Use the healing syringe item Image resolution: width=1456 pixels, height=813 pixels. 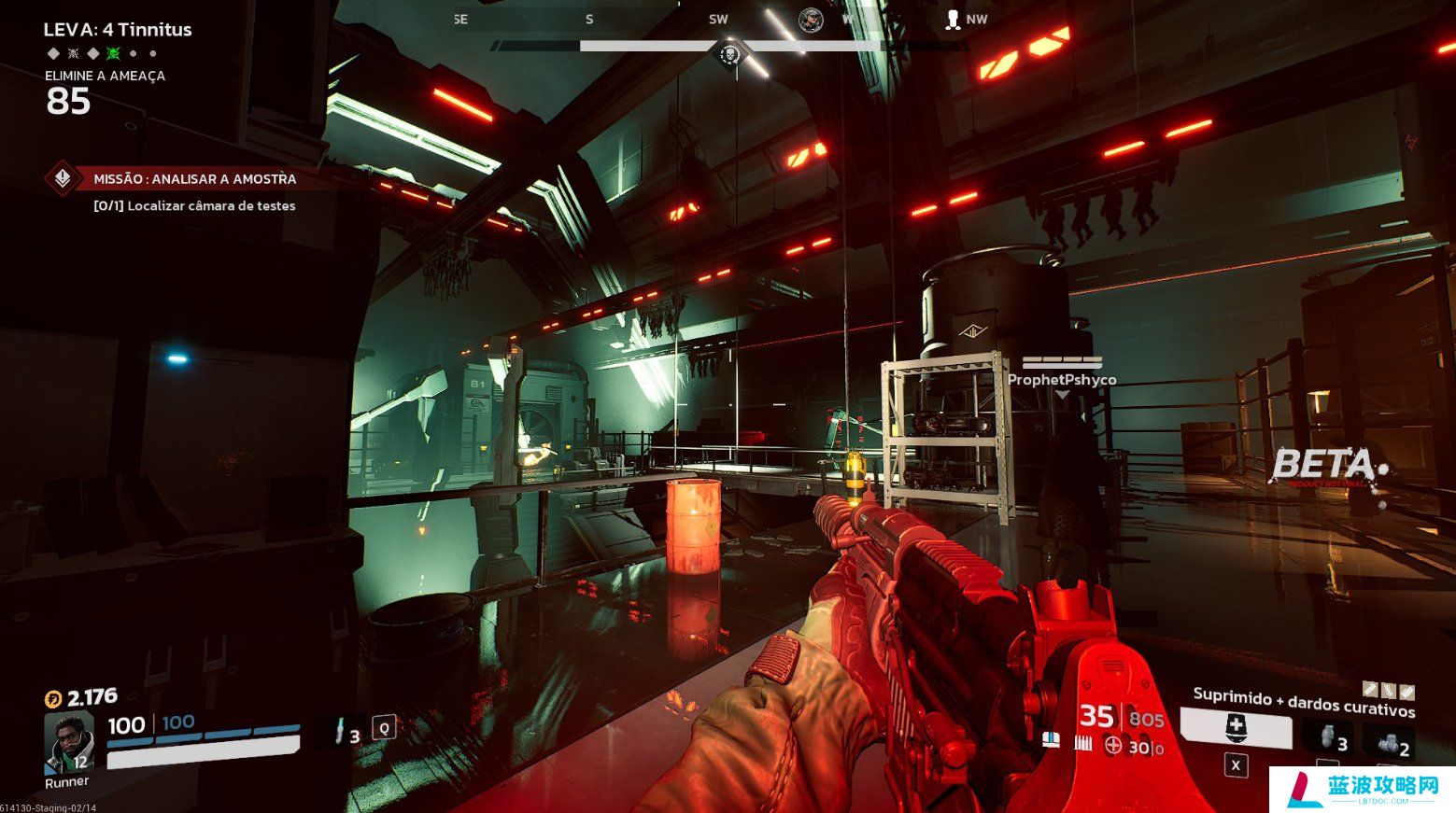(341, 729)
